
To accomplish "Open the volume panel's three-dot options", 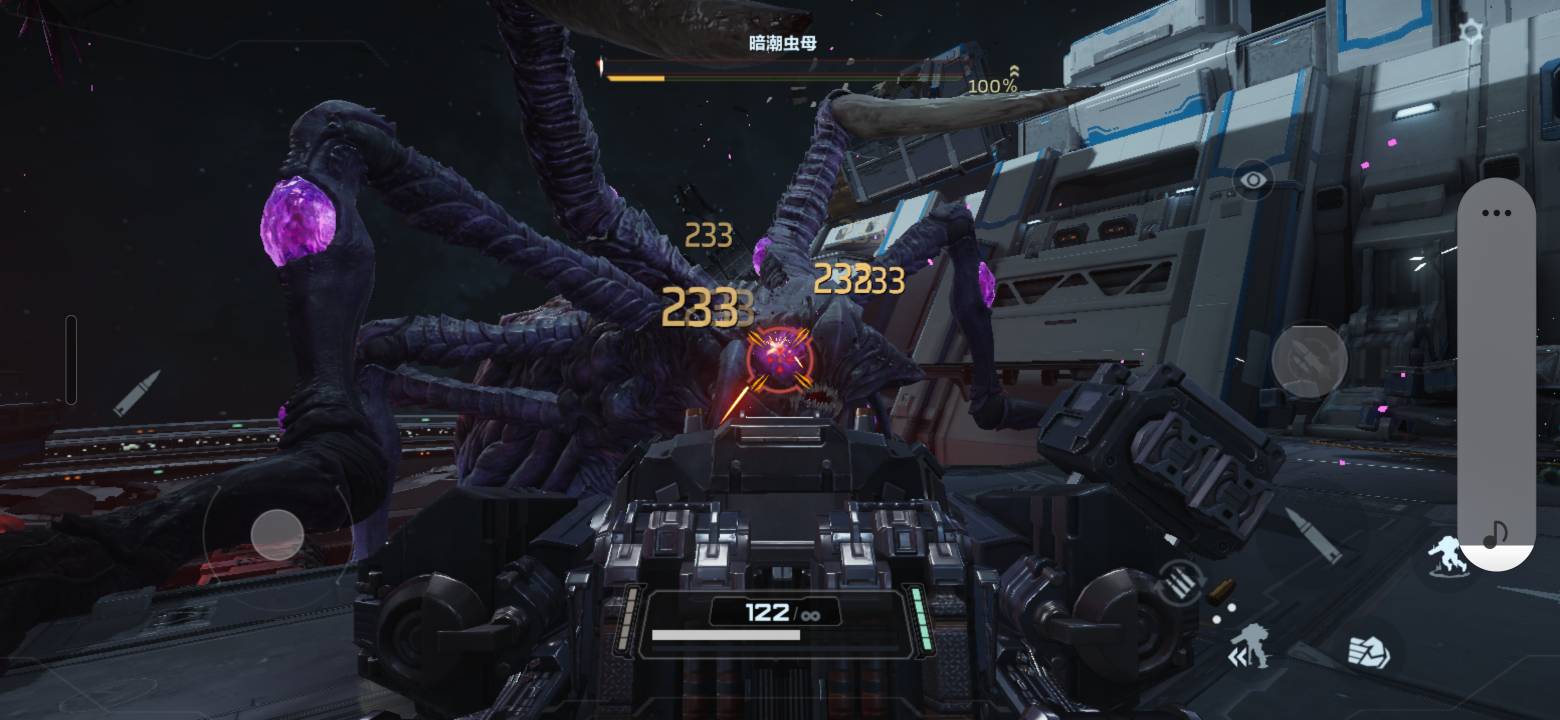I will pyautogui.click(x=1496, y=213).
